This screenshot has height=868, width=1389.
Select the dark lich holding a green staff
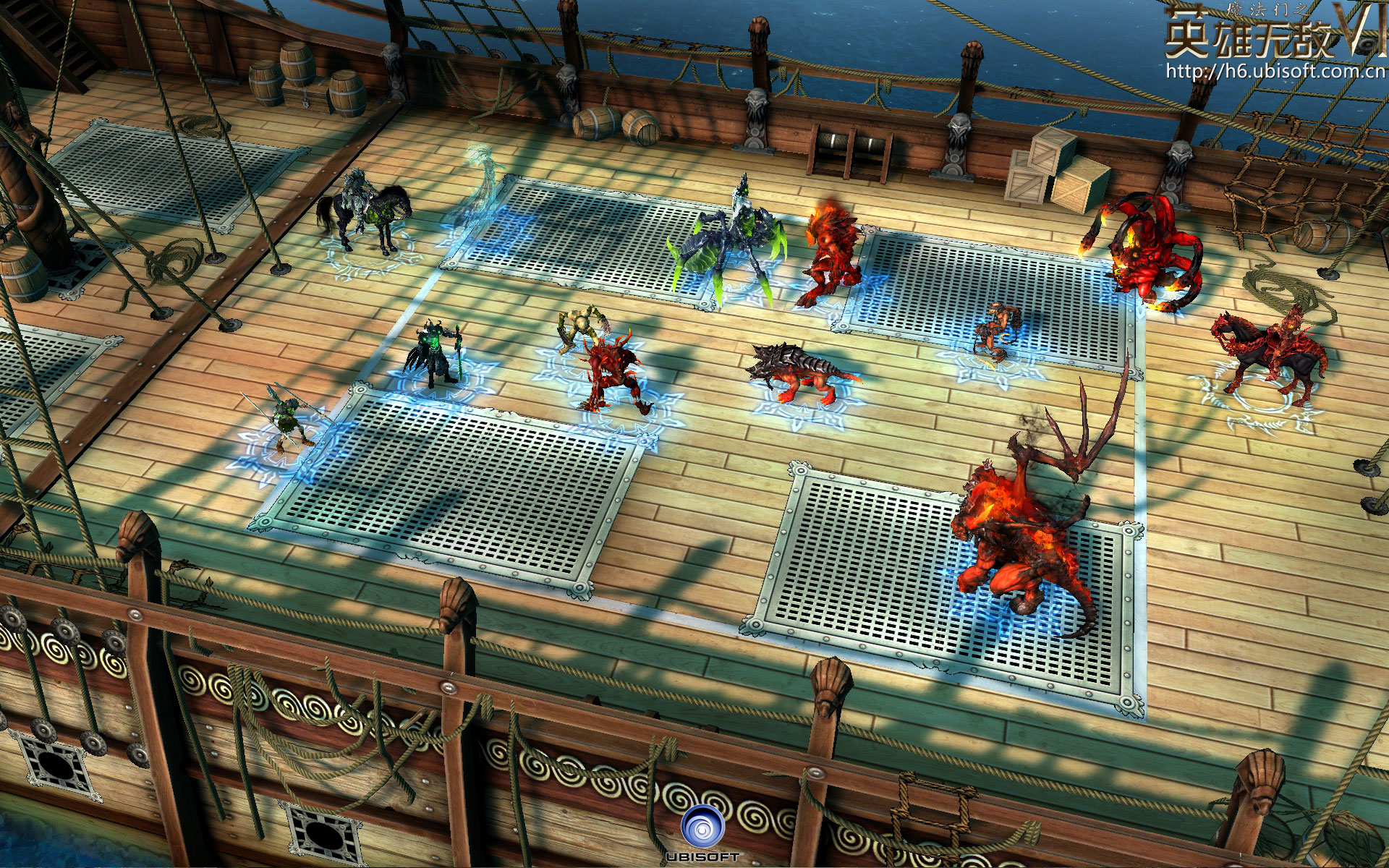(436, 353)
